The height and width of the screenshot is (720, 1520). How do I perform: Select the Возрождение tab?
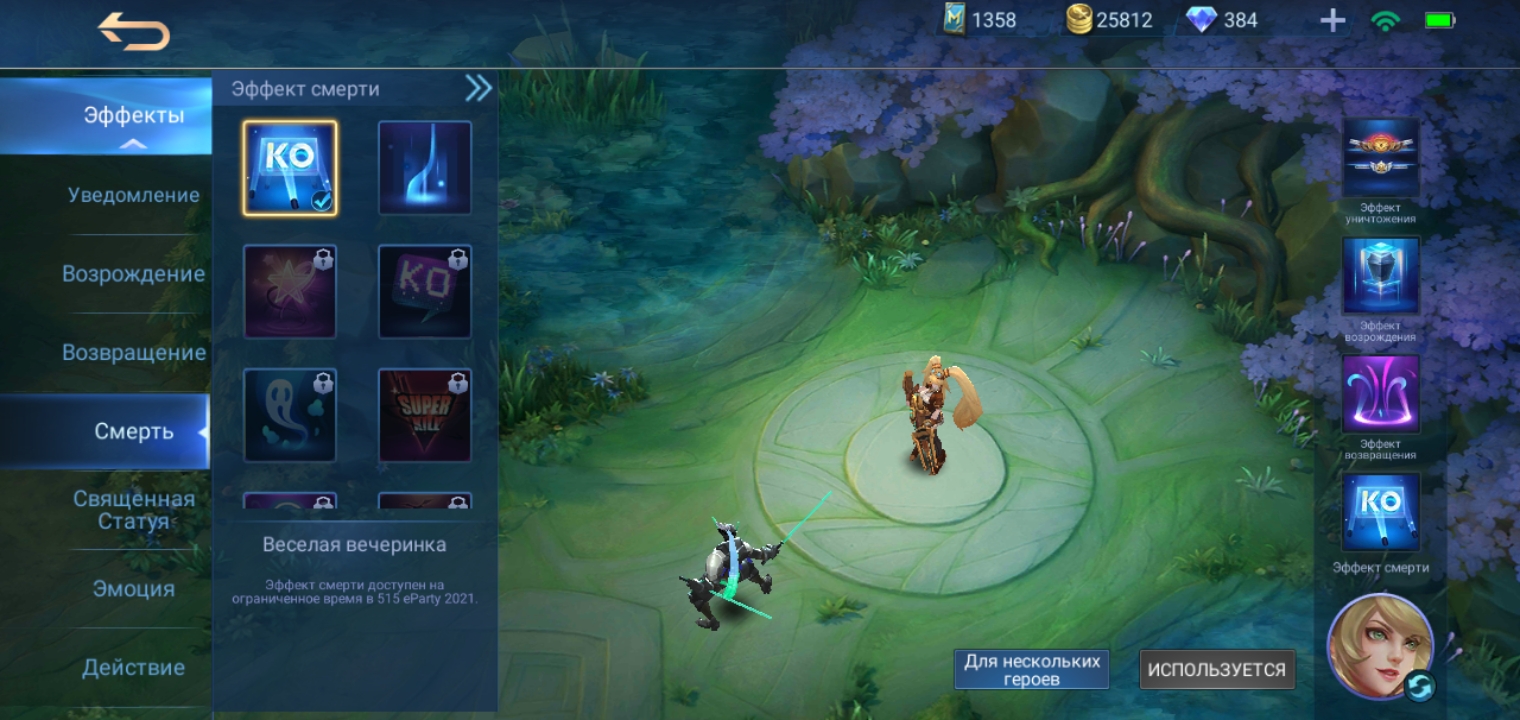coord(133,274)
